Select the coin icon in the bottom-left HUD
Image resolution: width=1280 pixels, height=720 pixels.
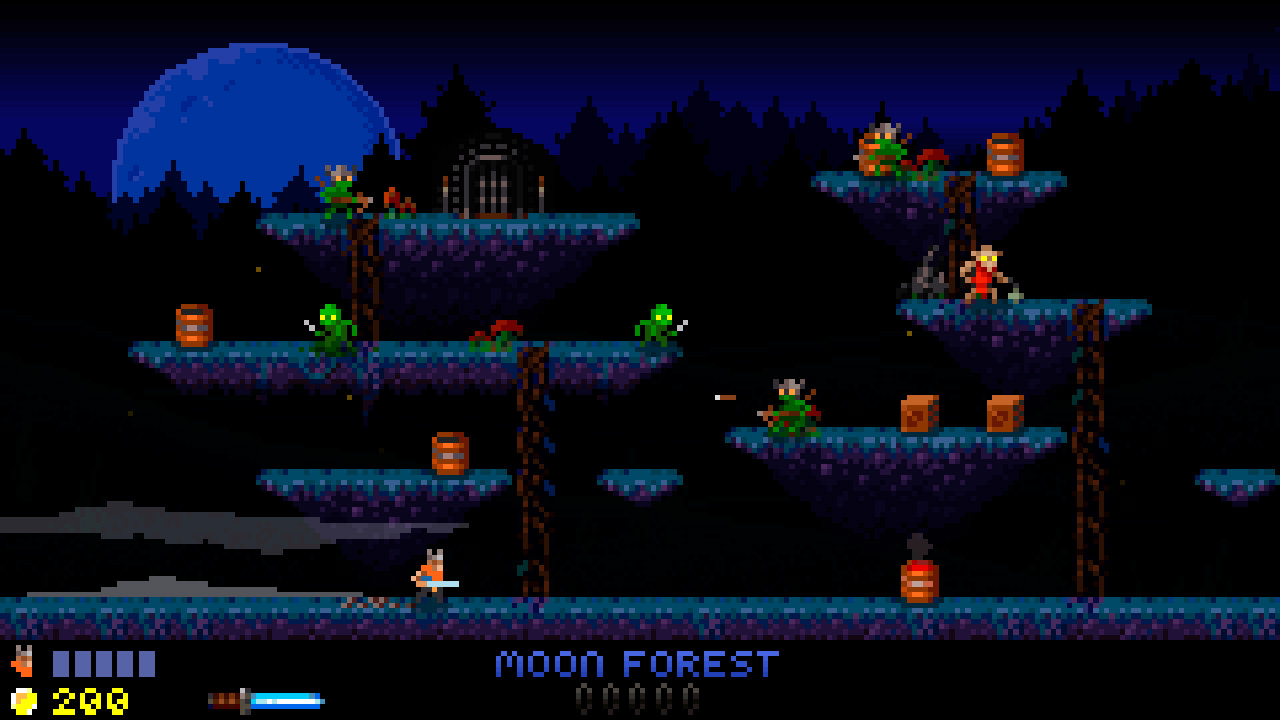(25, 701)
